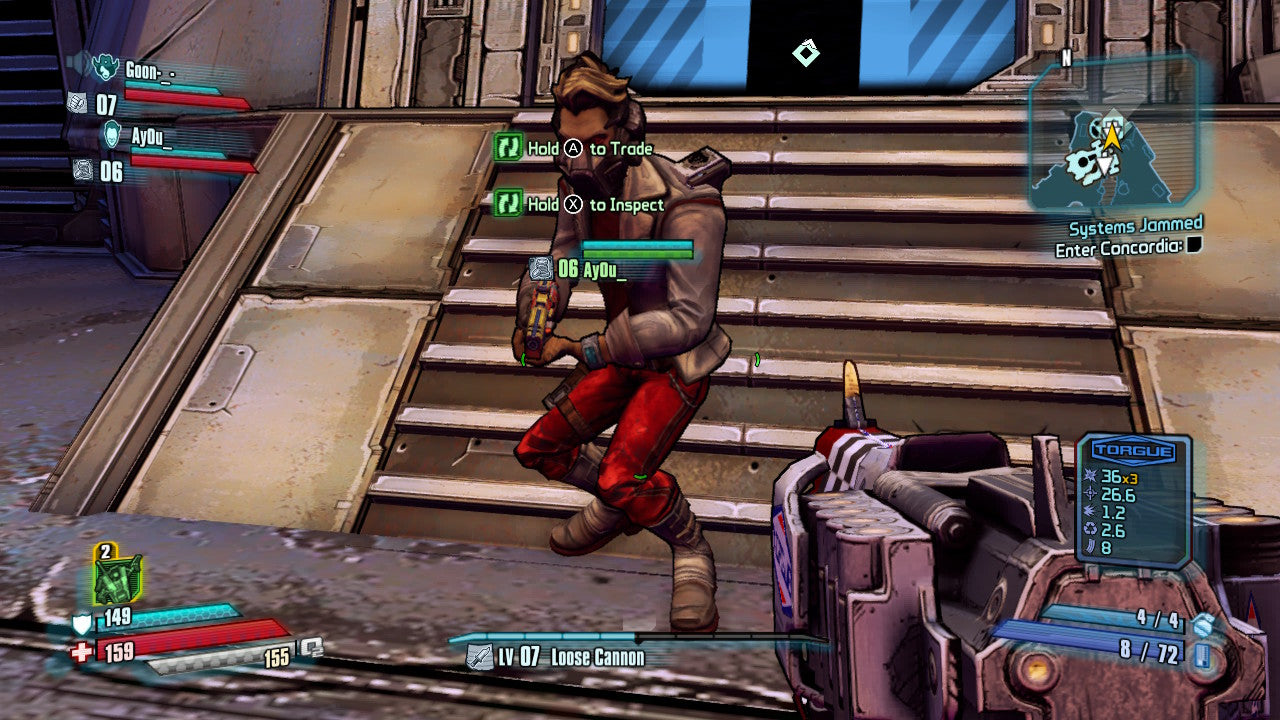Open the Loose Cannon class level badge
The width and height of the screenshot is (1280, 720).
pos(480,657)
